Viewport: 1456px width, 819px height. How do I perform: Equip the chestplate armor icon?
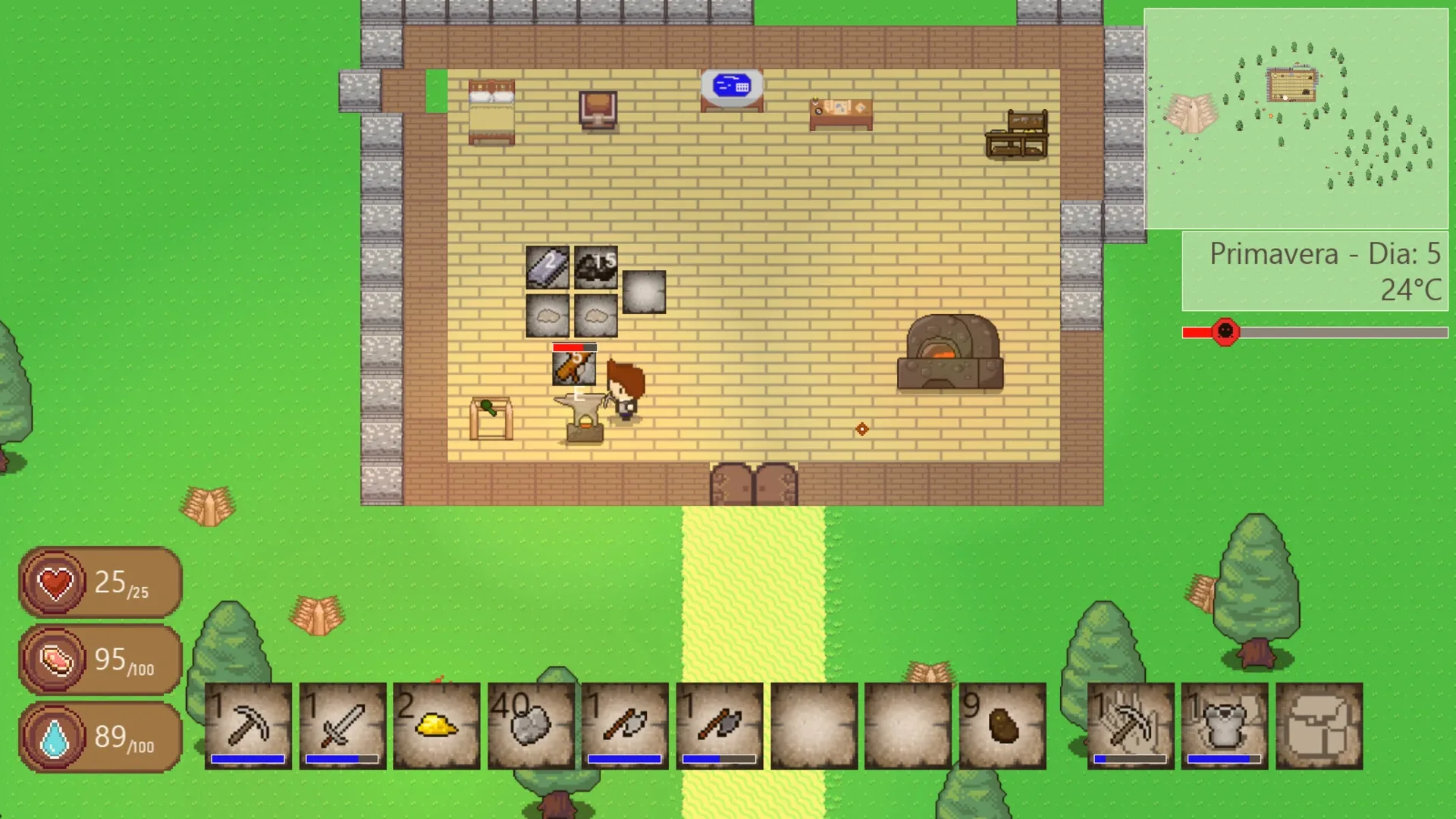pyautogui.click(x=1224, y=726)
